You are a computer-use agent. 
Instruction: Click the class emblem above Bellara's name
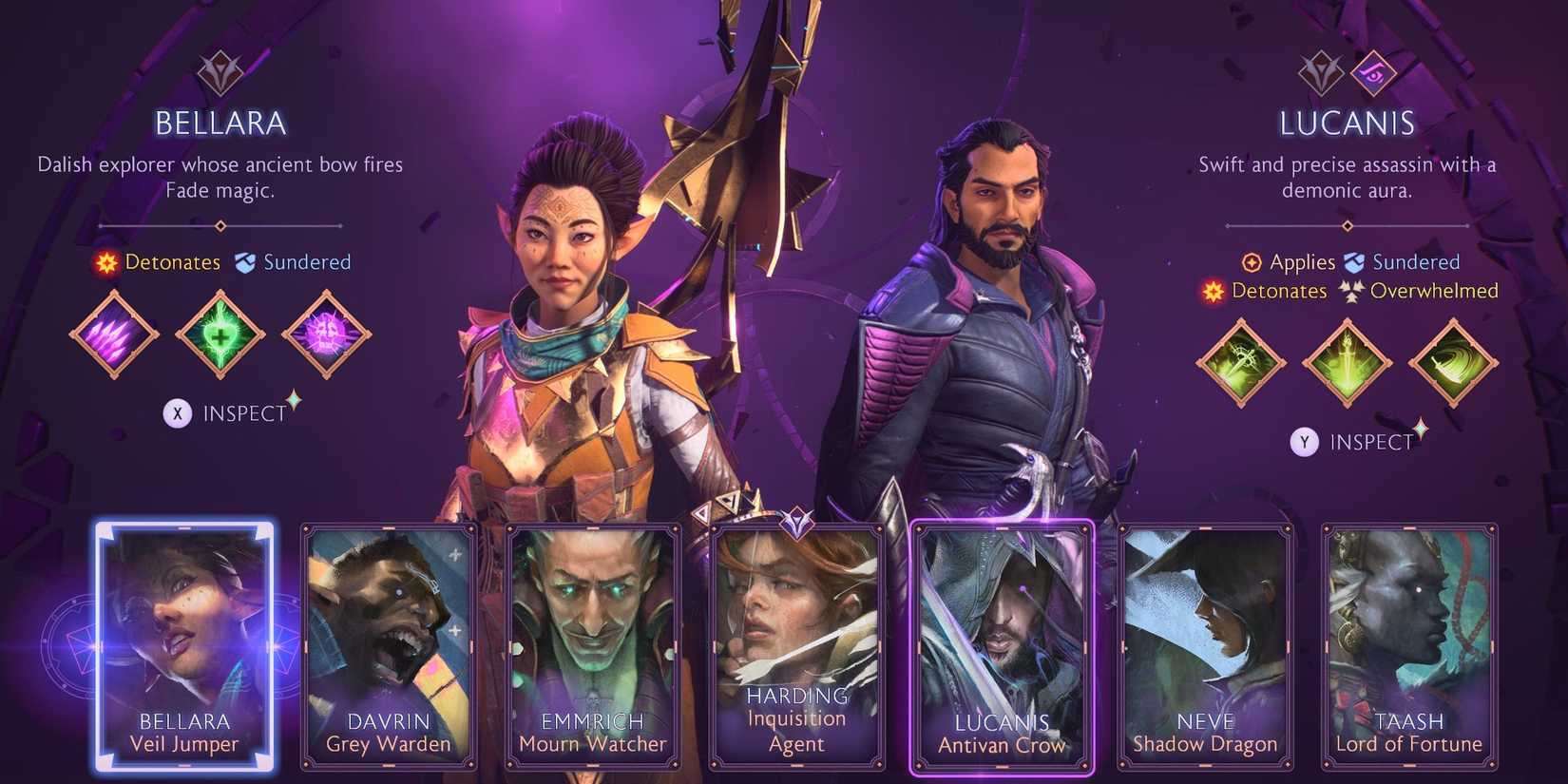click(x=220, y=72)
